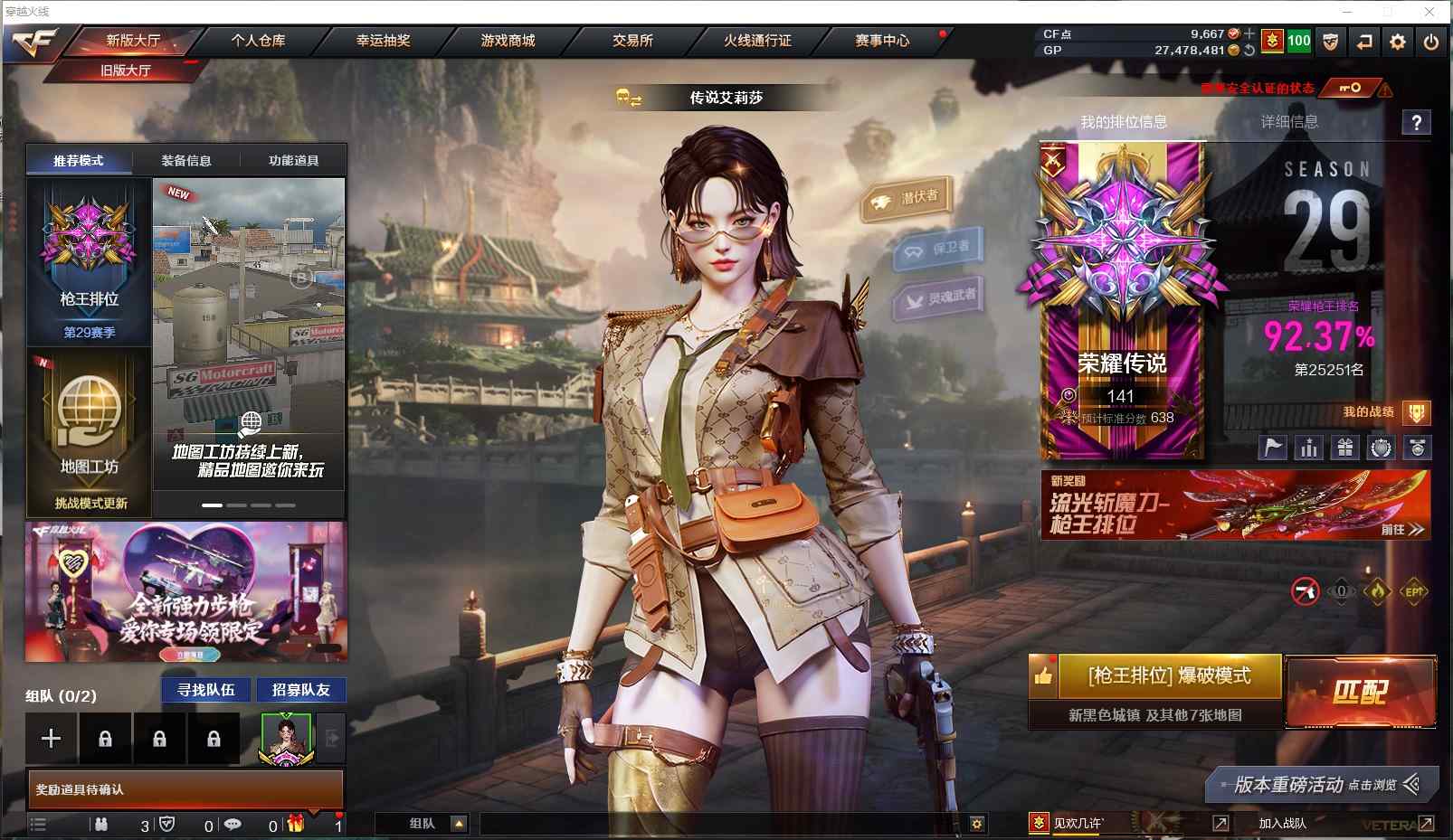Image resolution: width=1453 pixels, height=840 pixels.
Task: Click the 奖励道具待确认 notification bar
Action: [185, 789]
